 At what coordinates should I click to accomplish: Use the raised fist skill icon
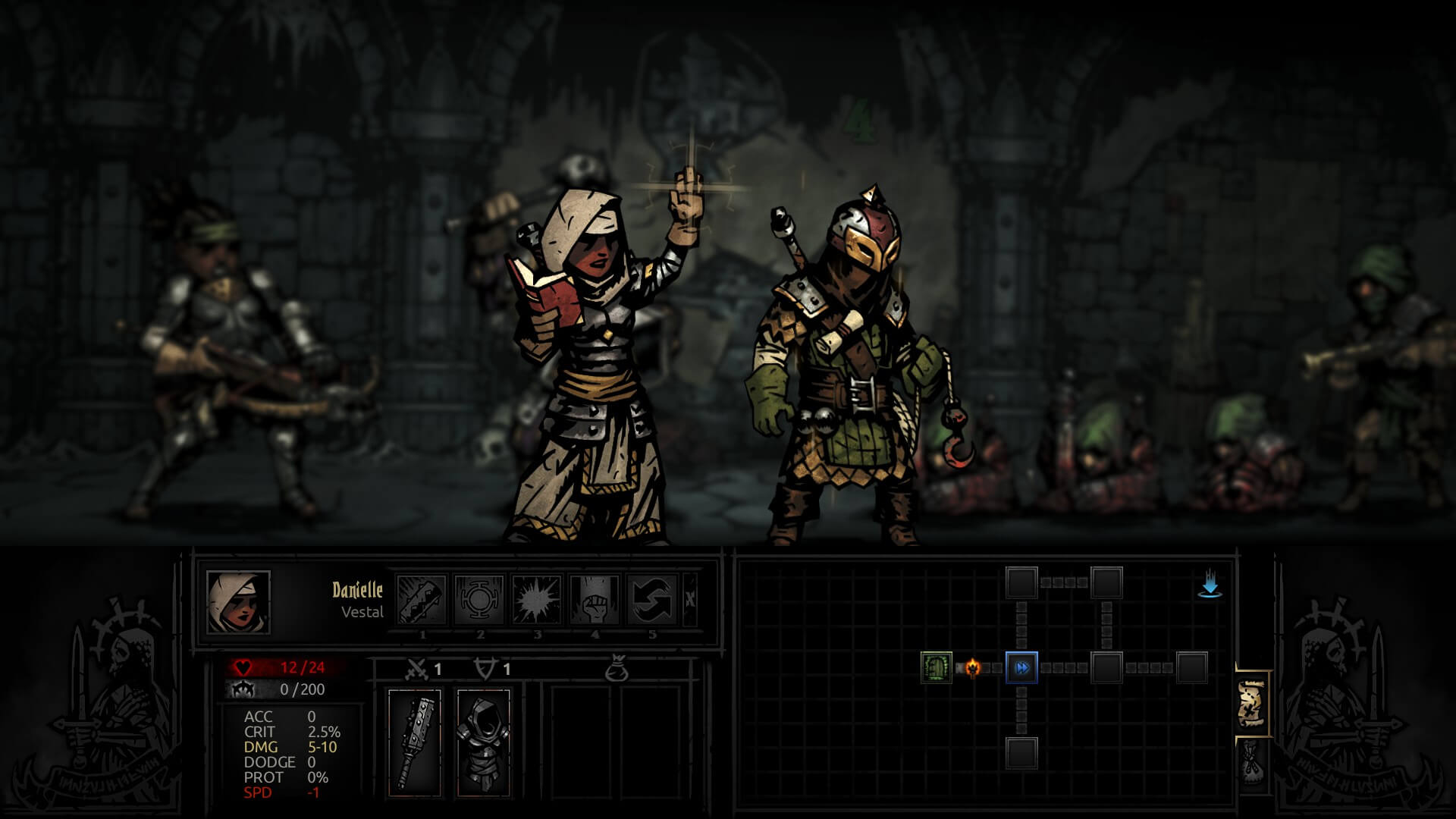(x=595, y=599)
